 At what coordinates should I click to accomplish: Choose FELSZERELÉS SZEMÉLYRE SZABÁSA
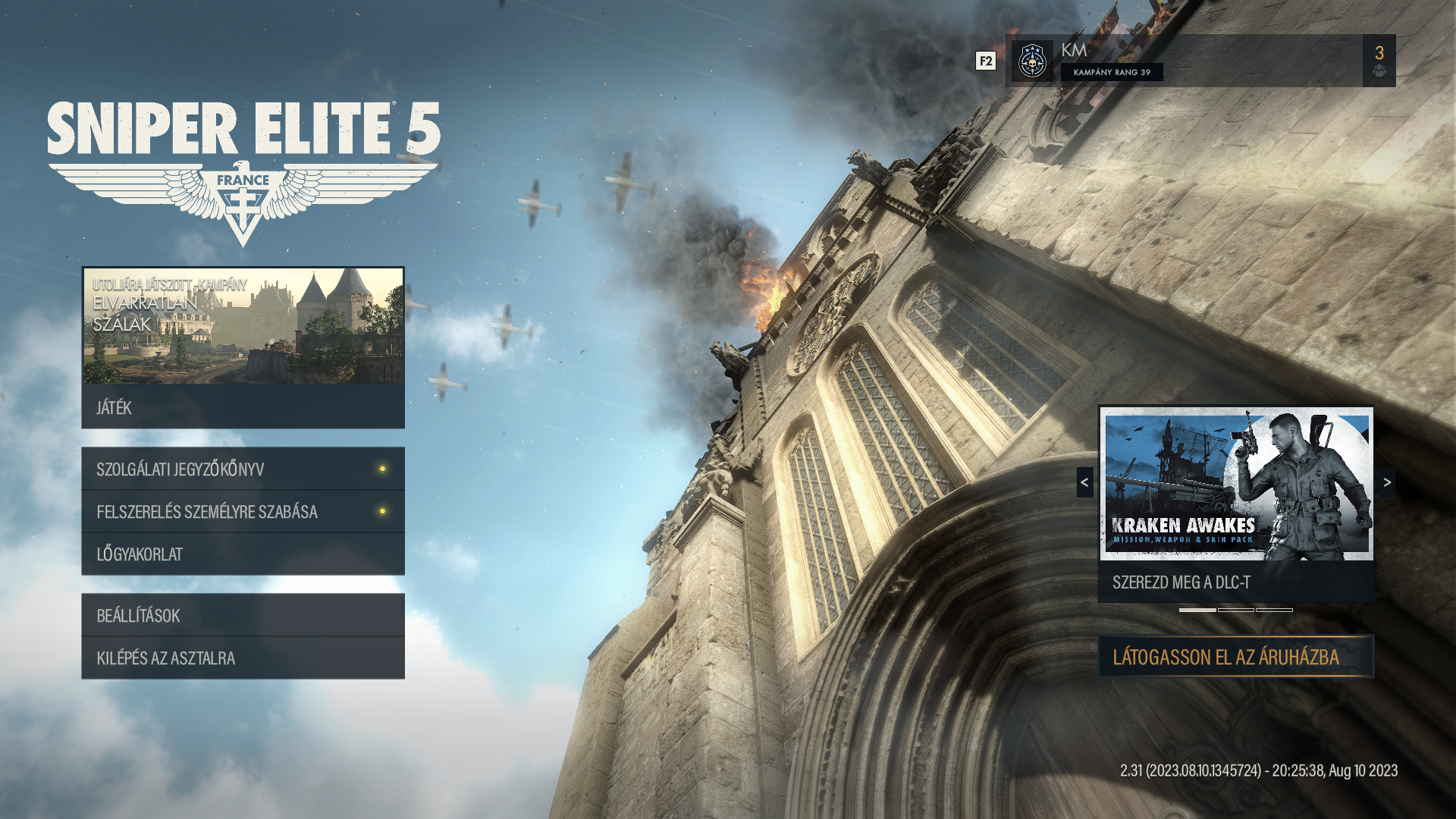tap(243, 511)
